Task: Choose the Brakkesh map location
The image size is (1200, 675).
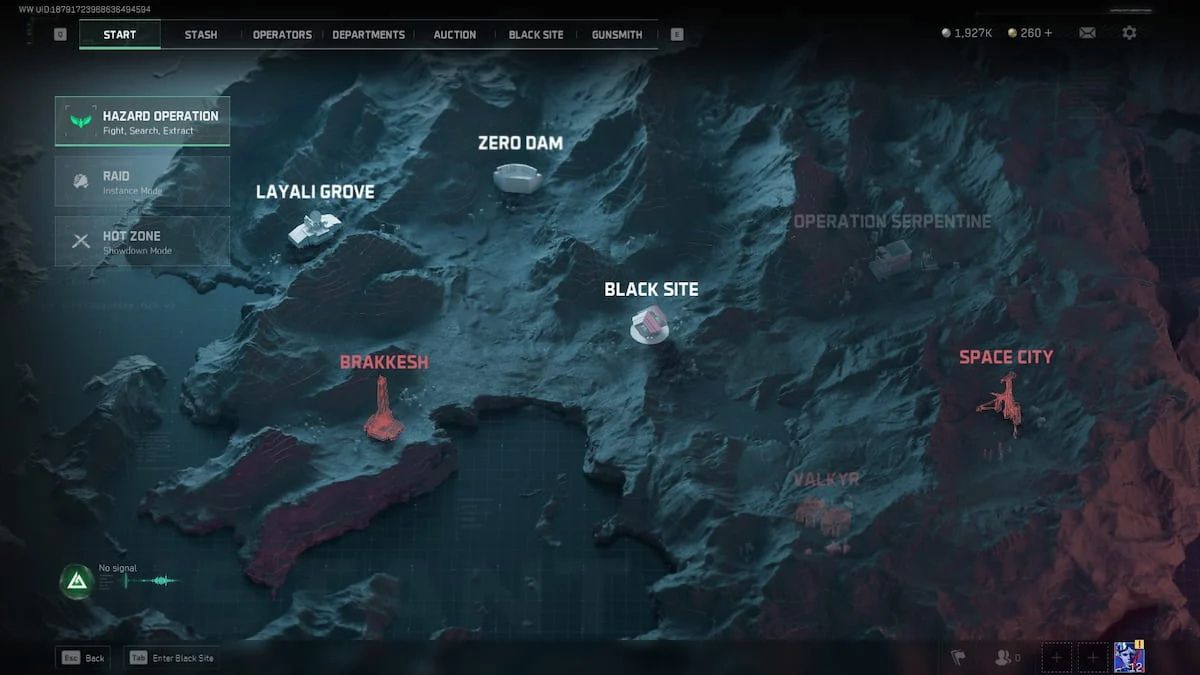Action: 383,410
